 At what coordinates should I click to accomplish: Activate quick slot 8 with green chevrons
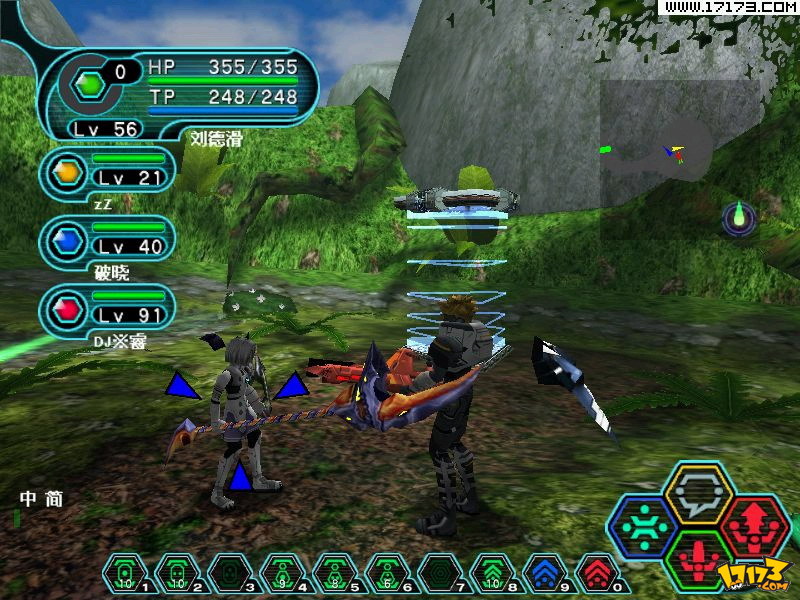pyautogui.click(x=490, y=573)
